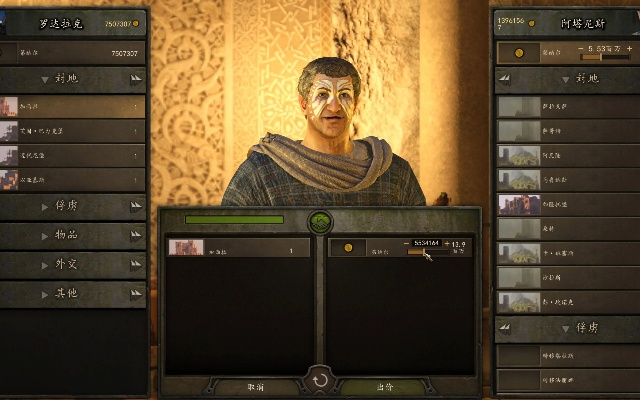Viewport: 640px width, 400px height.
Task: Collapse the right 封地 fiefs section
Action: [x=567, y=78]
